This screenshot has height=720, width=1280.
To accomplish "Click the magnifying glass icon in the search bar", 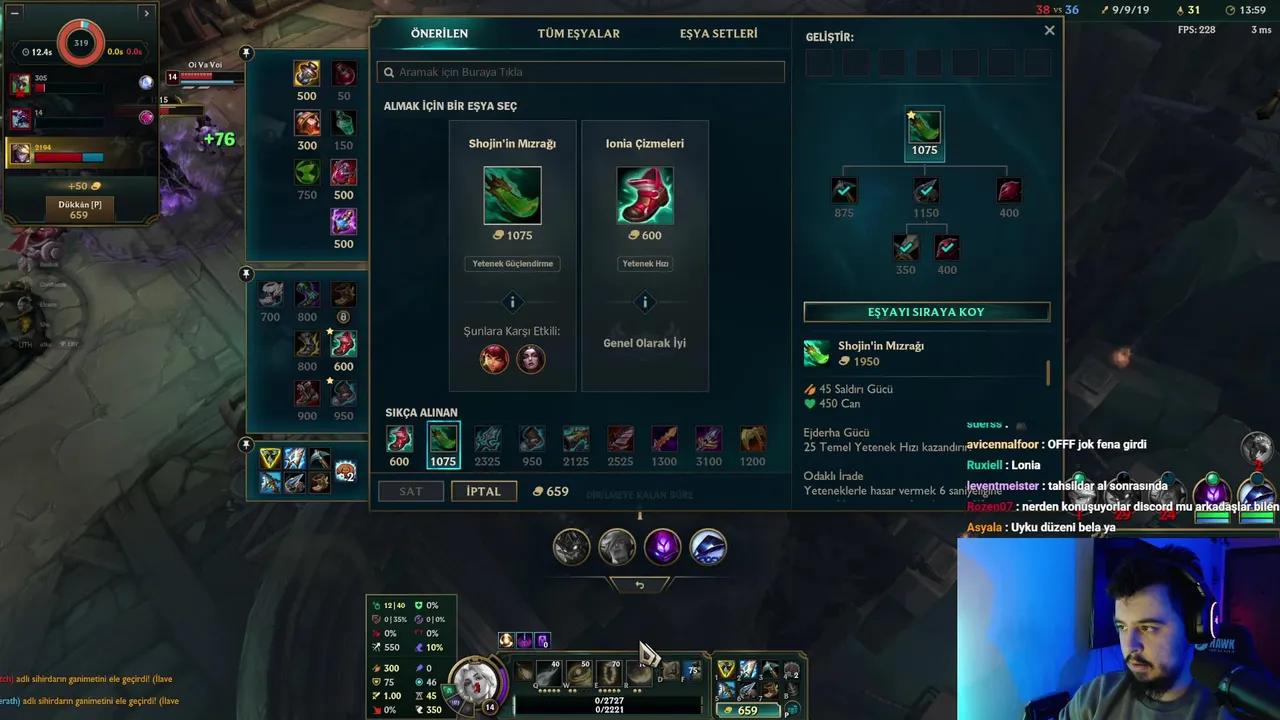I will [389, 71].
